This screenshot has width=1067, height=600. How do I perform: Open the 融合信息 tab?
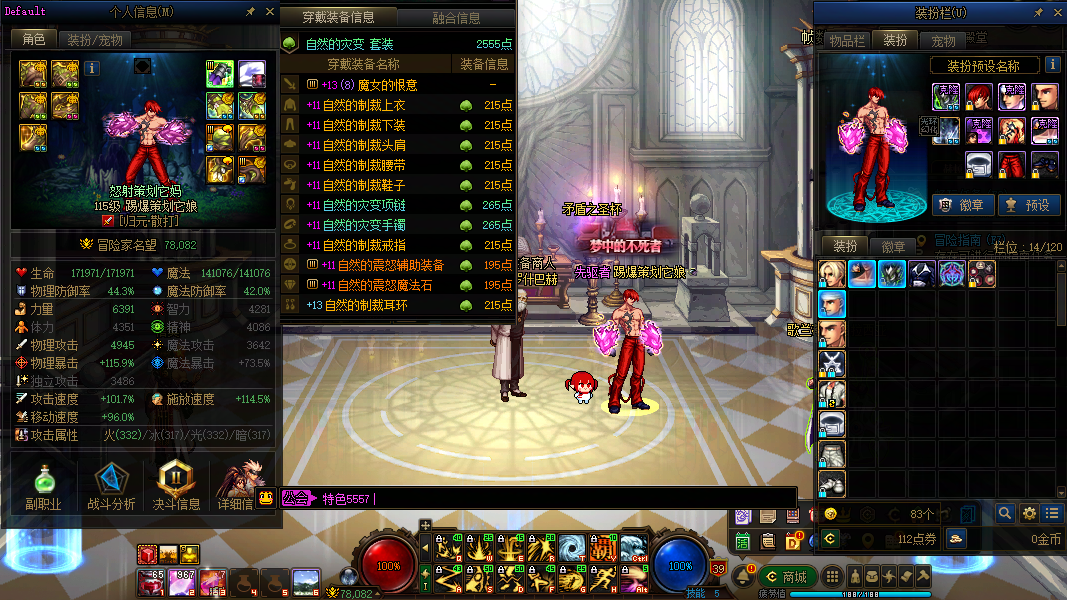456,18
